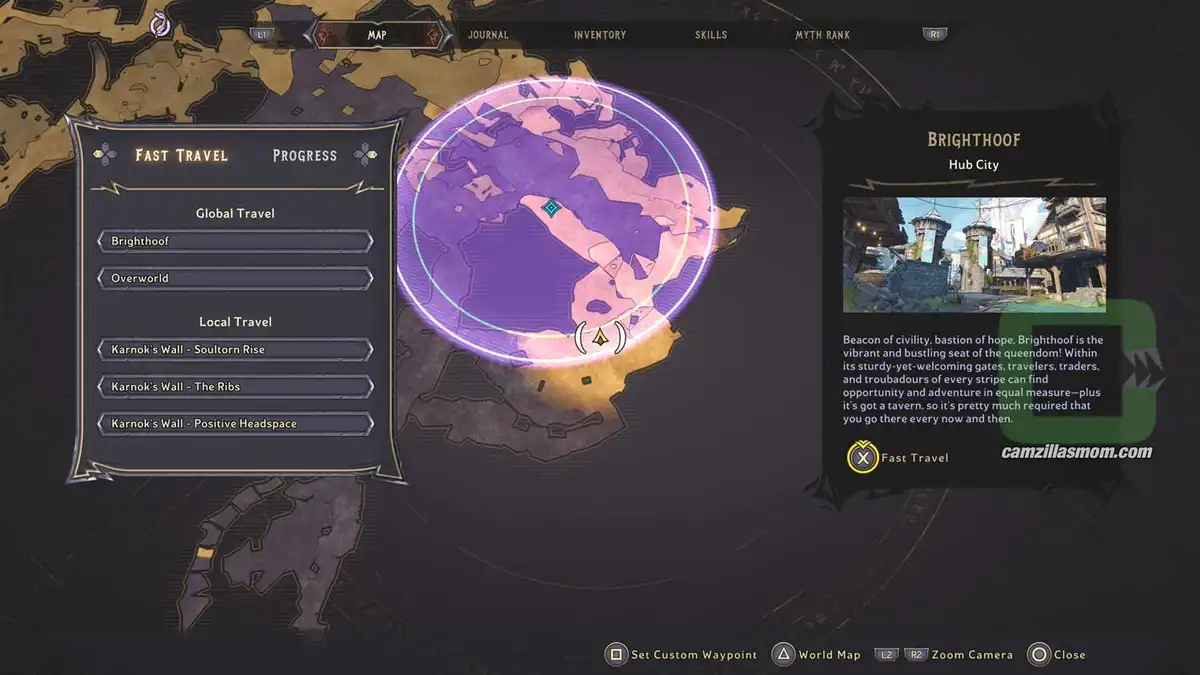
Task: Go to the Skills tab
Action: pyautogui.click(x=711, y=35)
